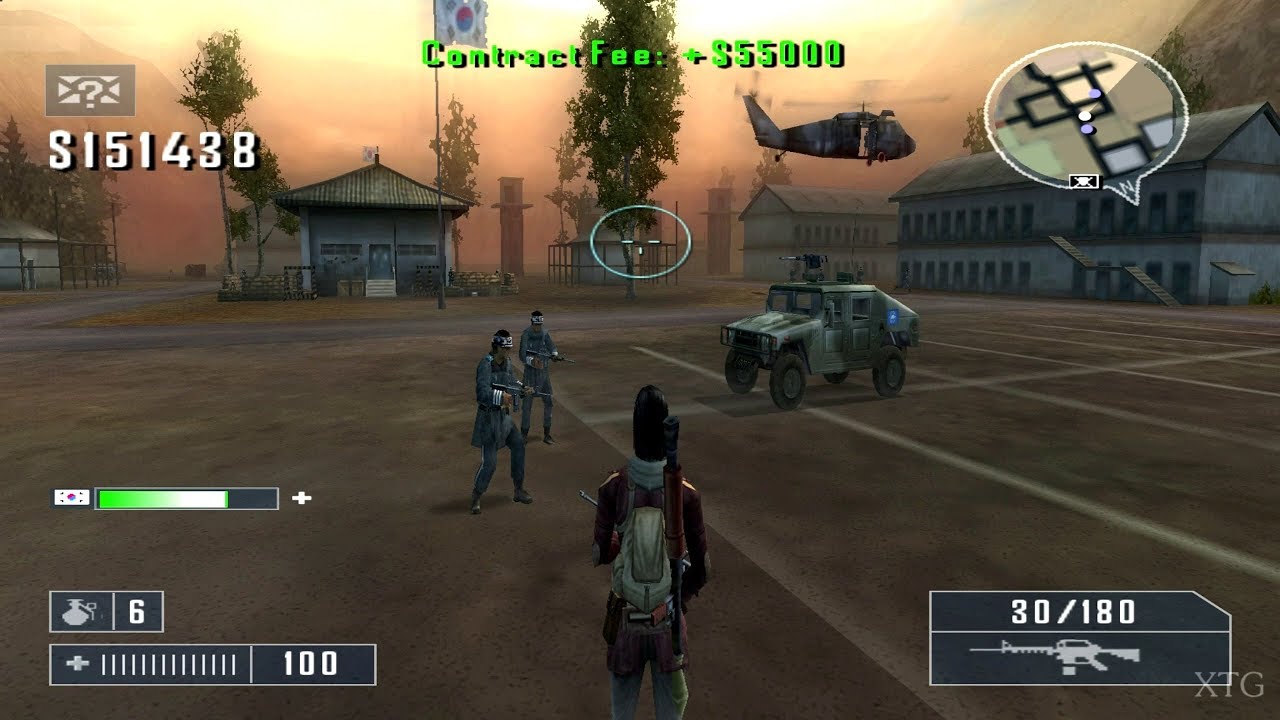Click the skull marker at the minimap bottom

tap(1084, 181)
